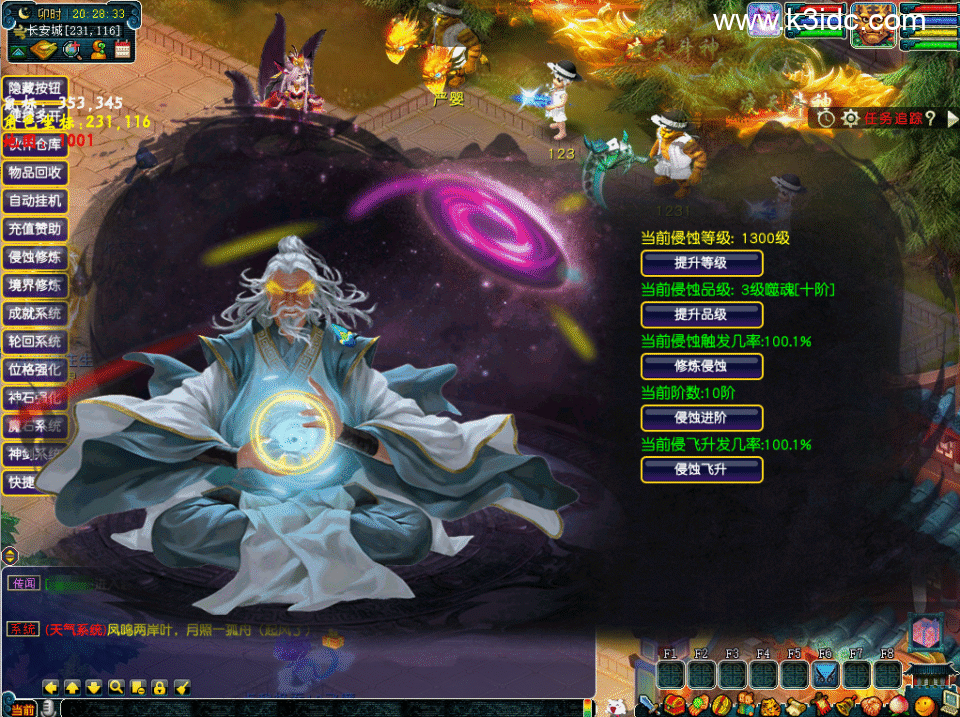
Task: Click the 提升等级 button
Action: (701, 264)
